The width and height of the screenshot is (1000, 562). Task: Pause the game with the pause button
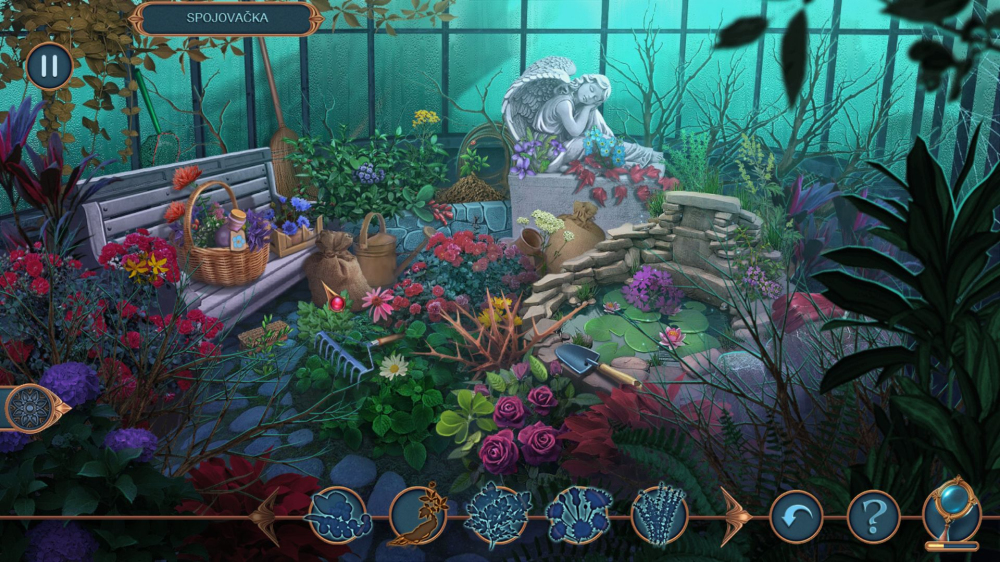coord(49,66)
